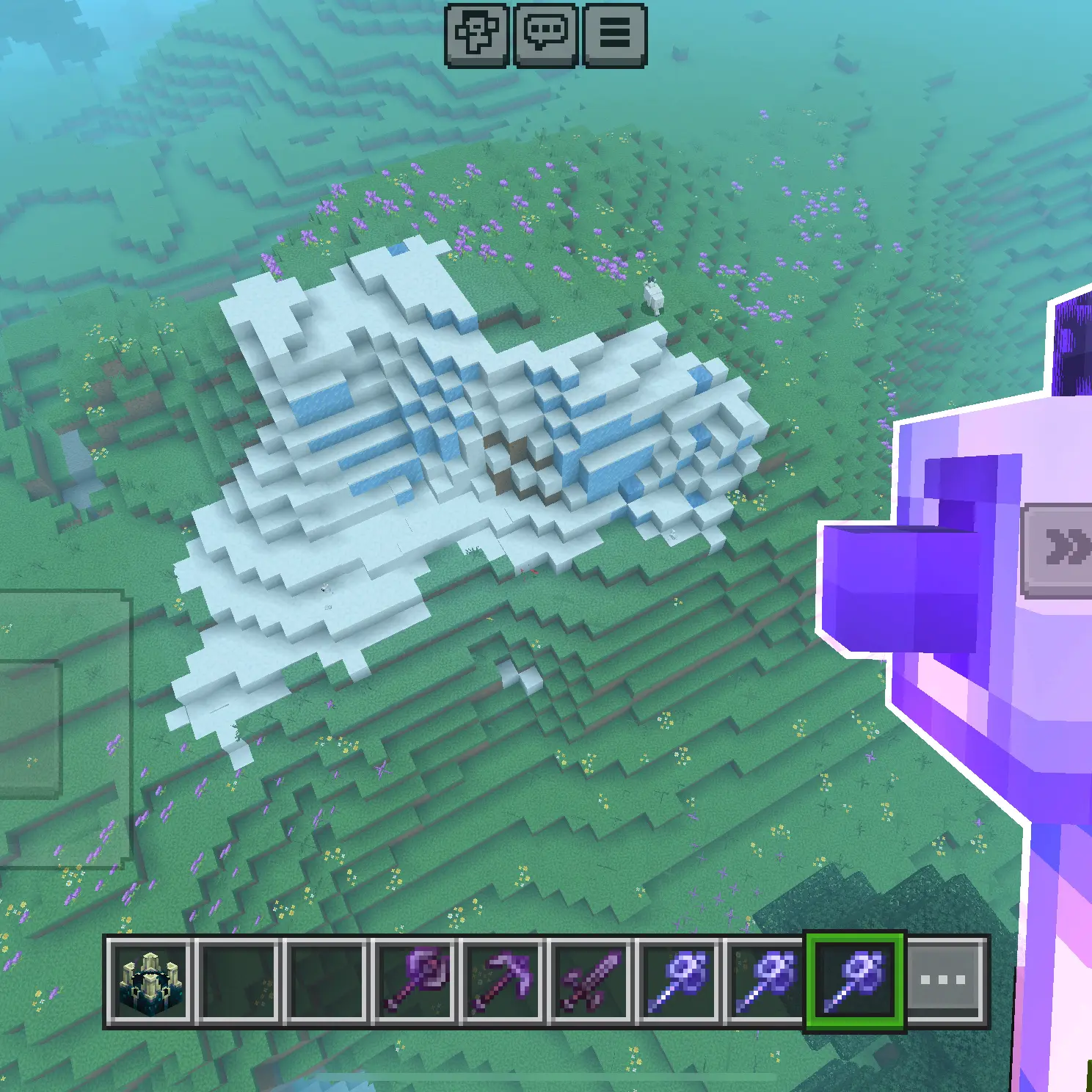Select the purple pickaxe hotbar slot
This screenshot has width=1092, height=1092.
(x=502, y=980)
